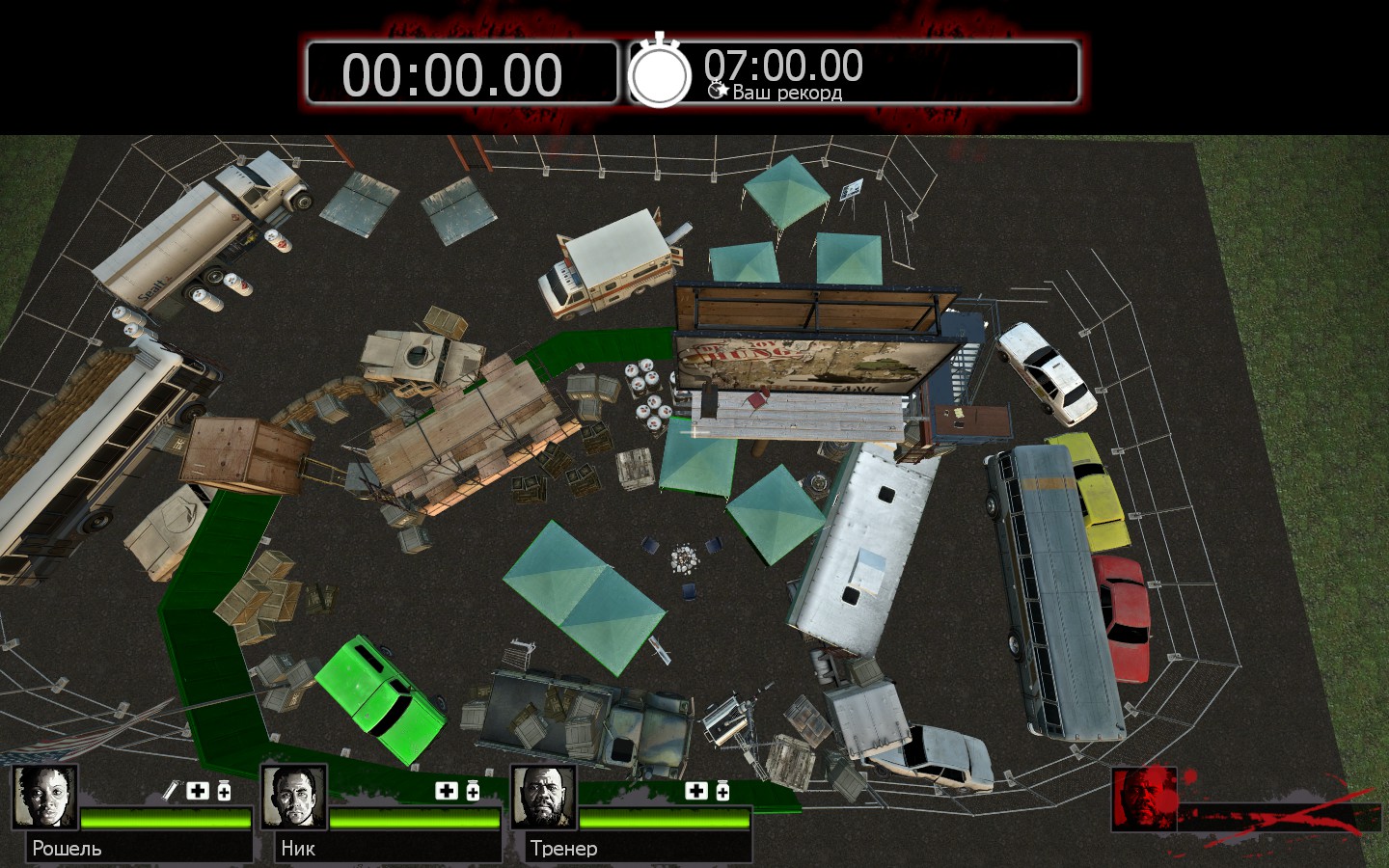
Task: Click Тренер's first aid kit icon
Action: [696, 791]
